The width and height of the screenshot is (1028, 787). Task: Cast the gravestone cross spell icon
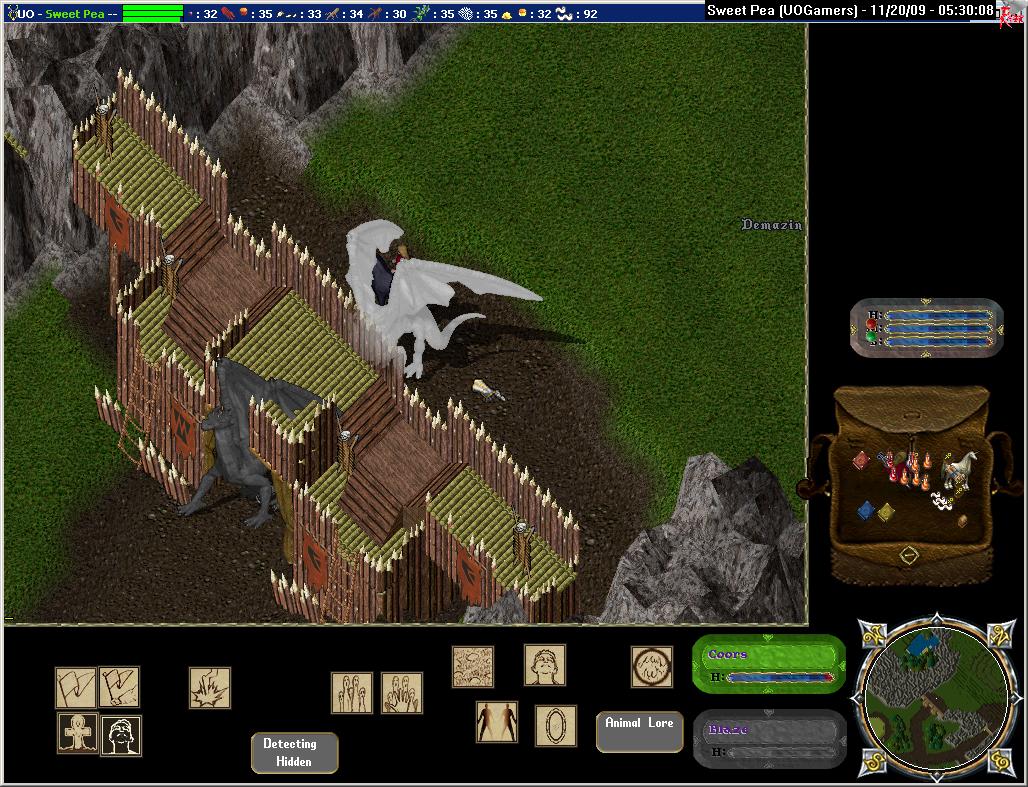(77, 735)
